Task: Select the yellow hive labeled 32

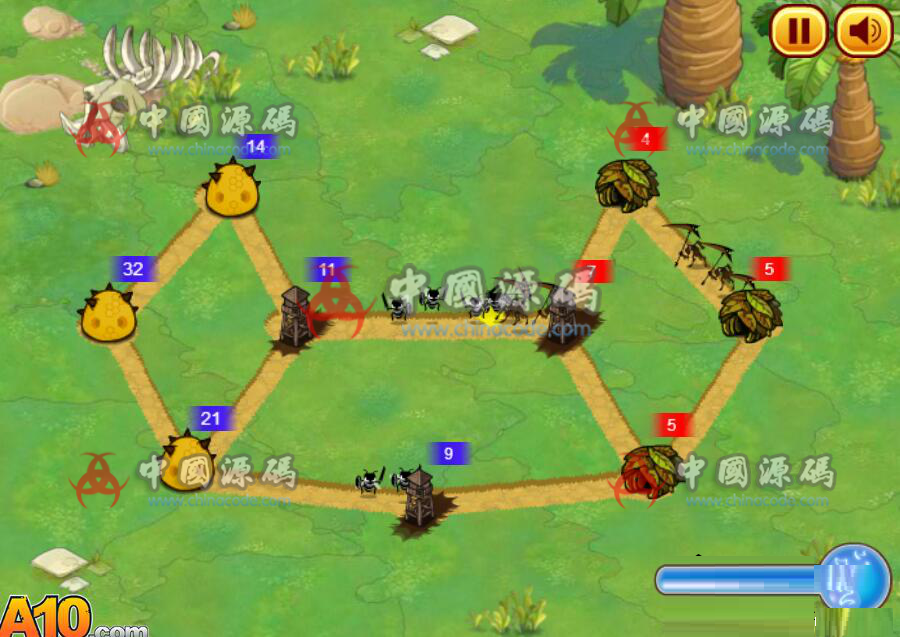Action: [109, 314]
